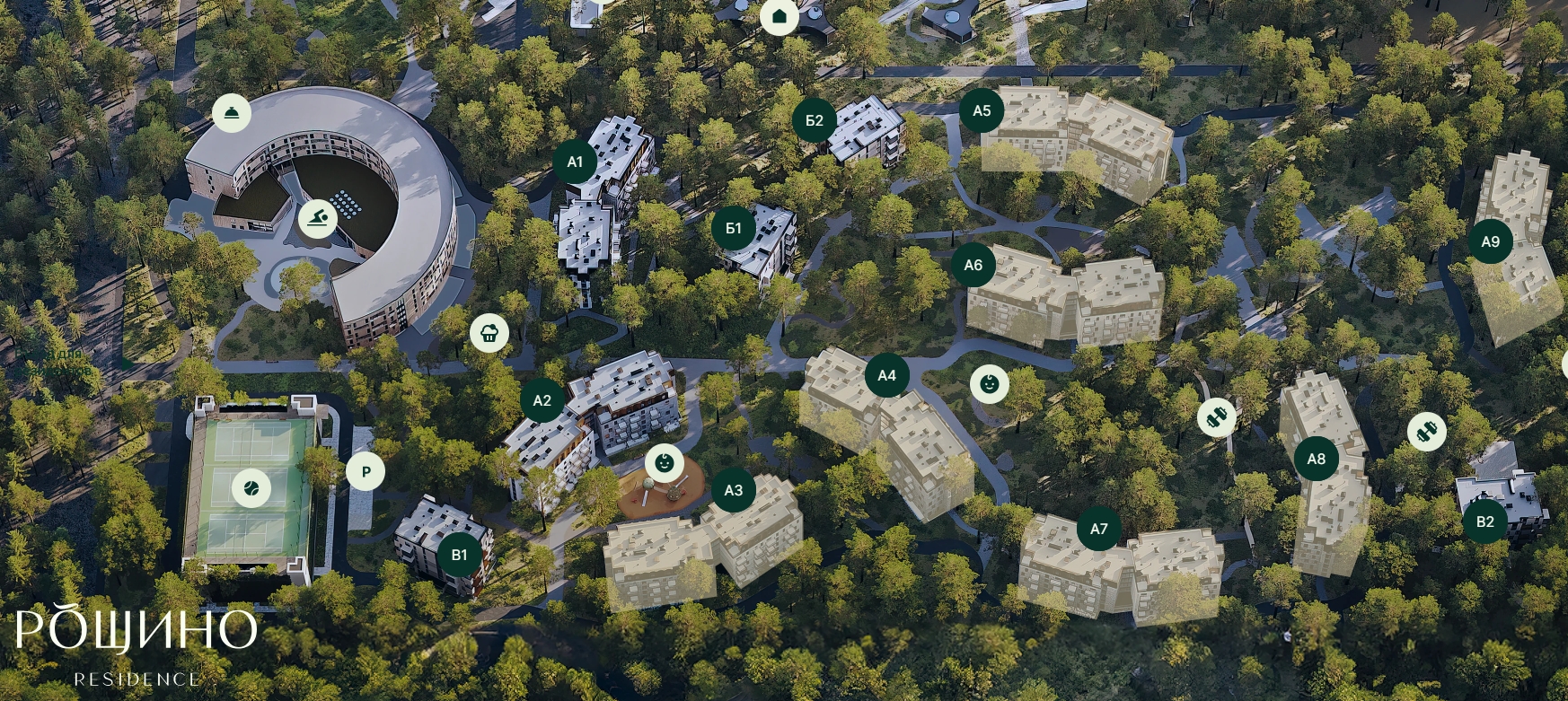The image size is (1568, 701).
Task: Open building А2 on the map
Action: 542,400
